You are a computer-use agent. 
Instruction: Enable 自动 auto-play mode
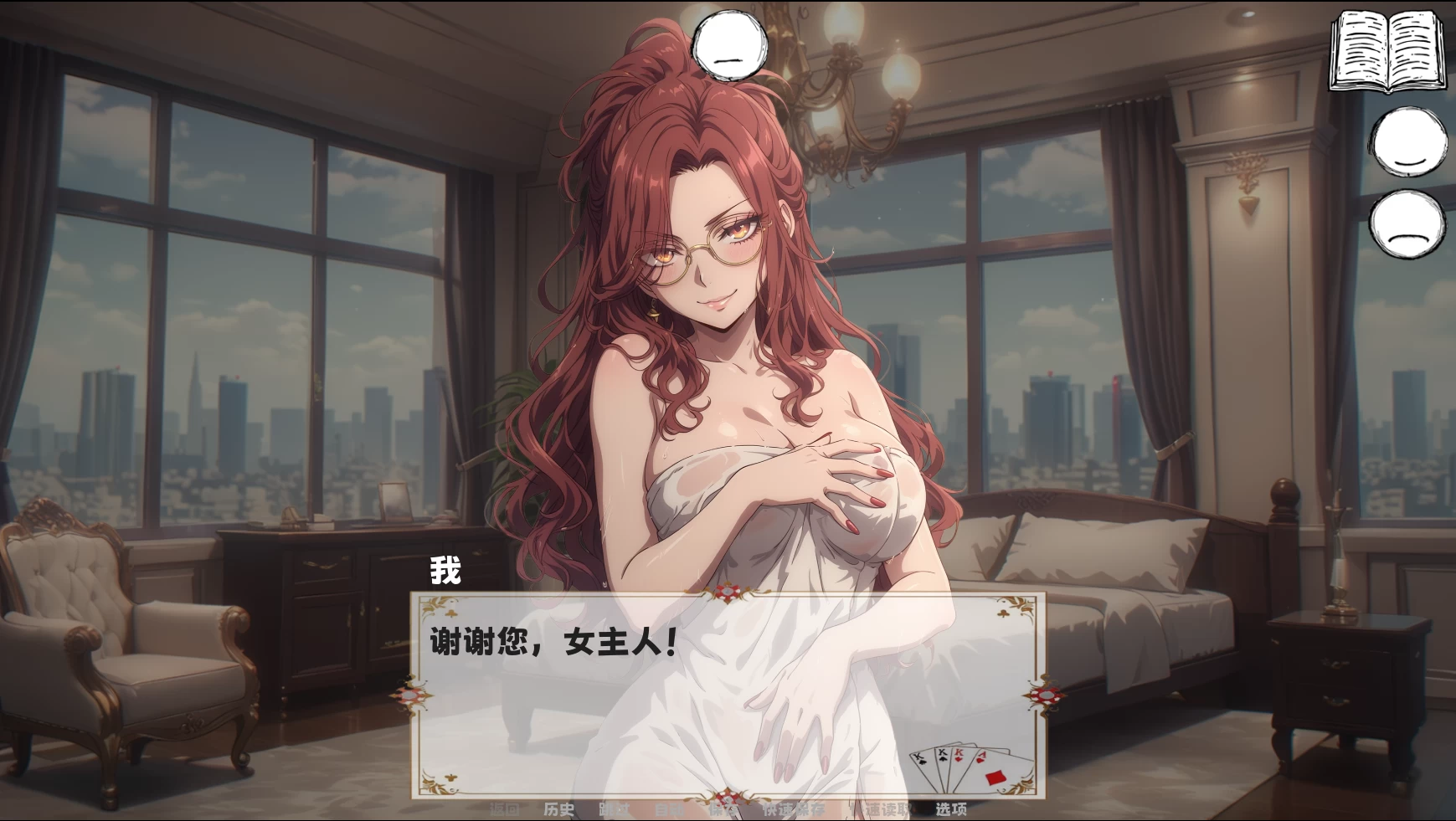point(669,808)
